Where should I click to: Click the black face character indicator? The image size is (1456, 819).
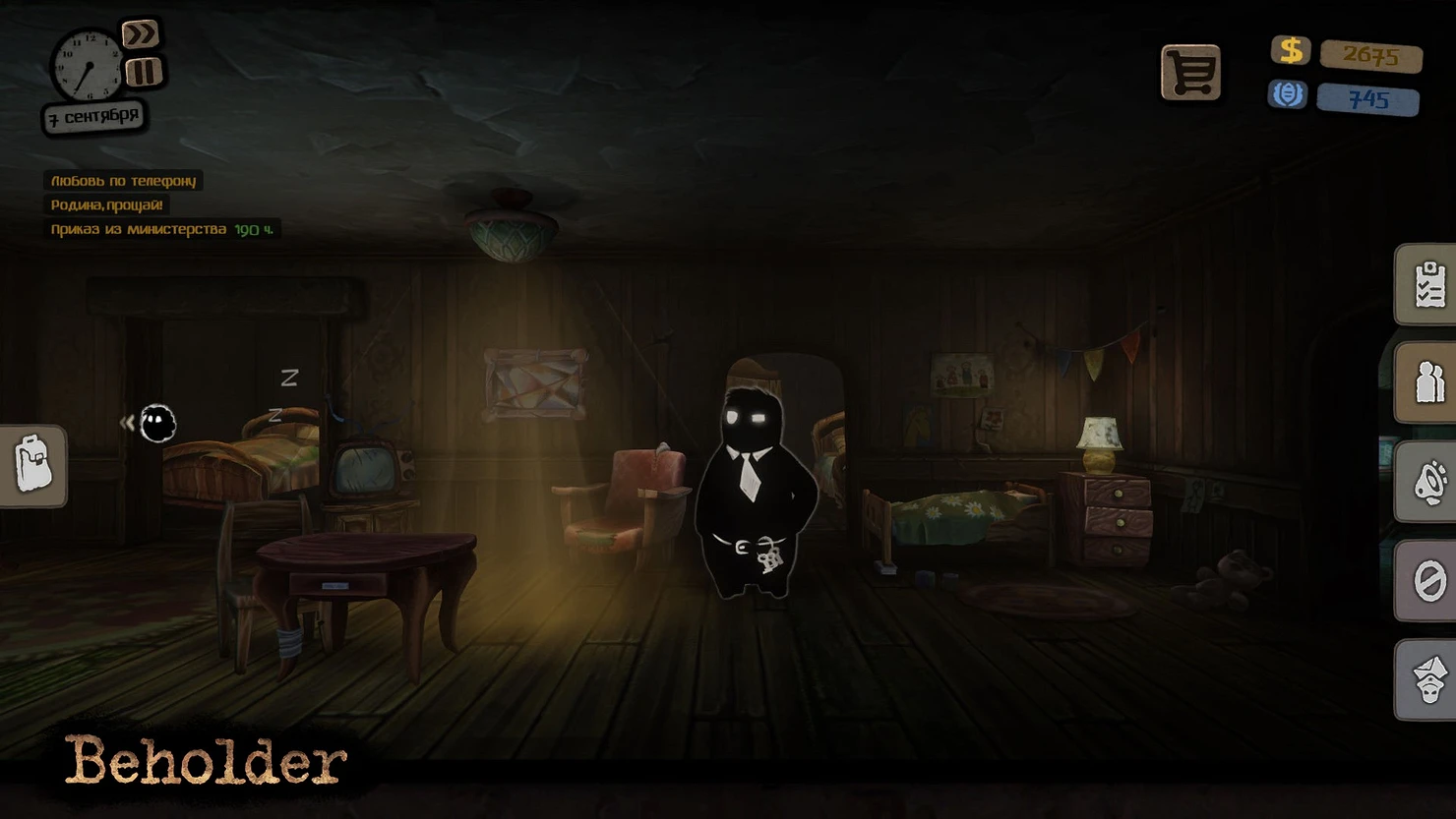click(x=156, y=423)
